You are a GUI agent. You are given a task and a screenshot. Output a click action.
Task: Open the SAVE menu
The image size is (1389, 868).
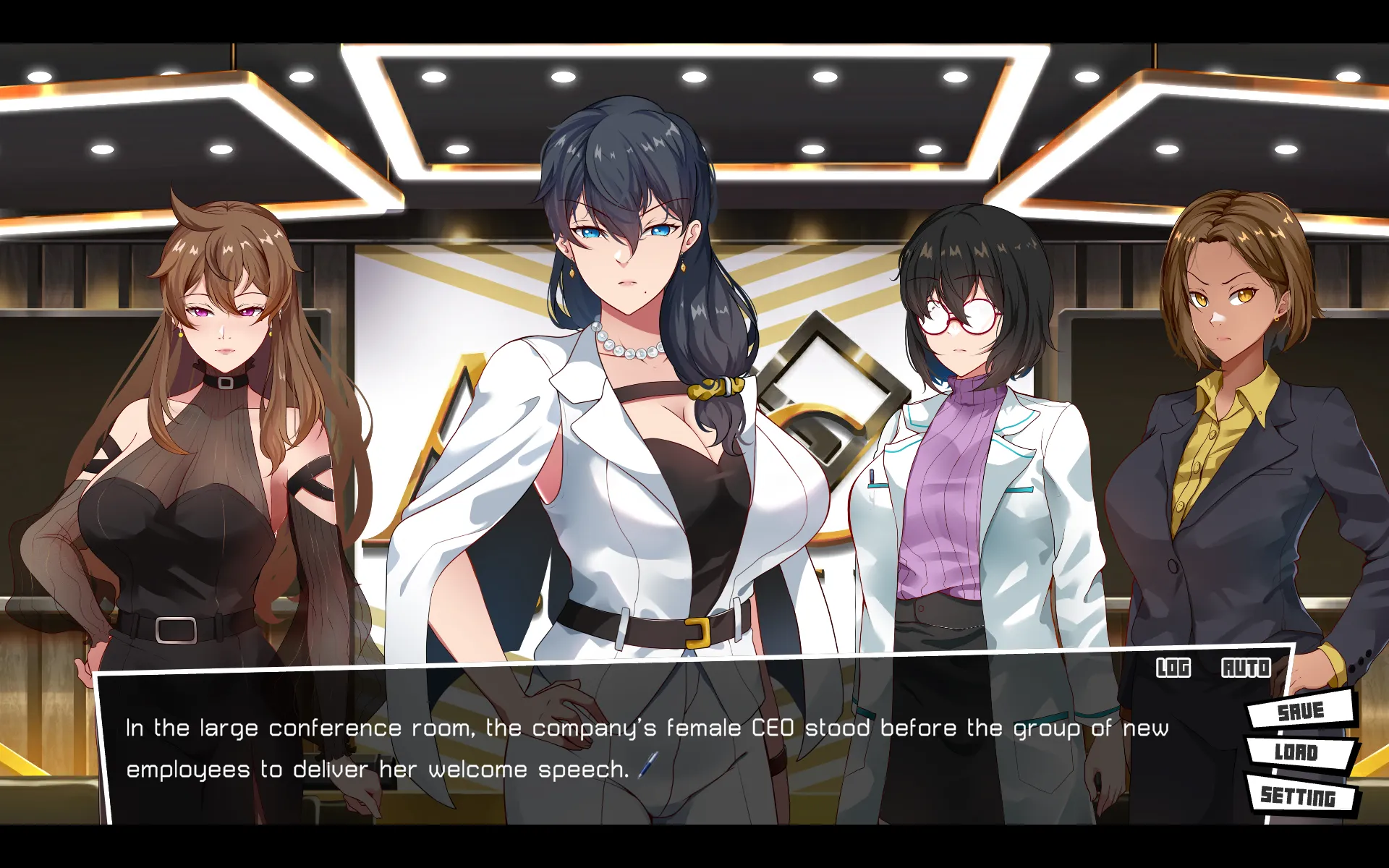point(1300,710)
